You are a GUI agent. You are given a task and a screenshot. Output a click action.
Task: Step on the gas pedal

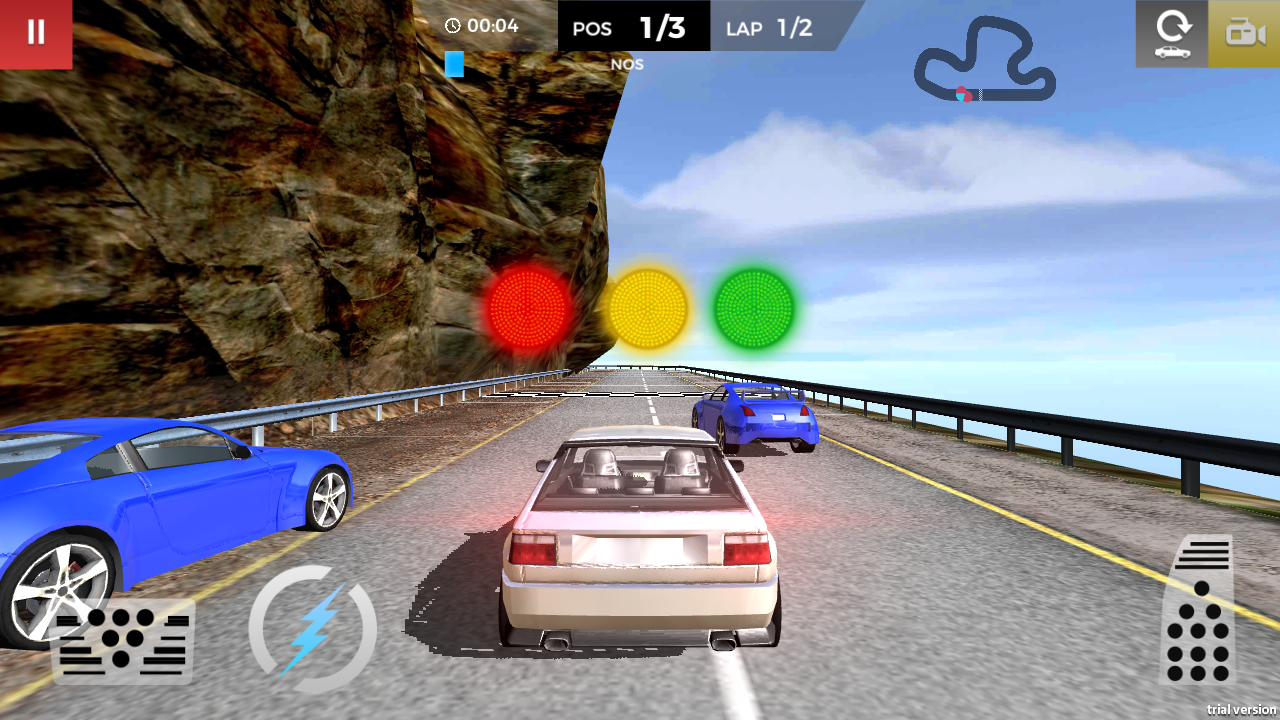point(1197,610)
